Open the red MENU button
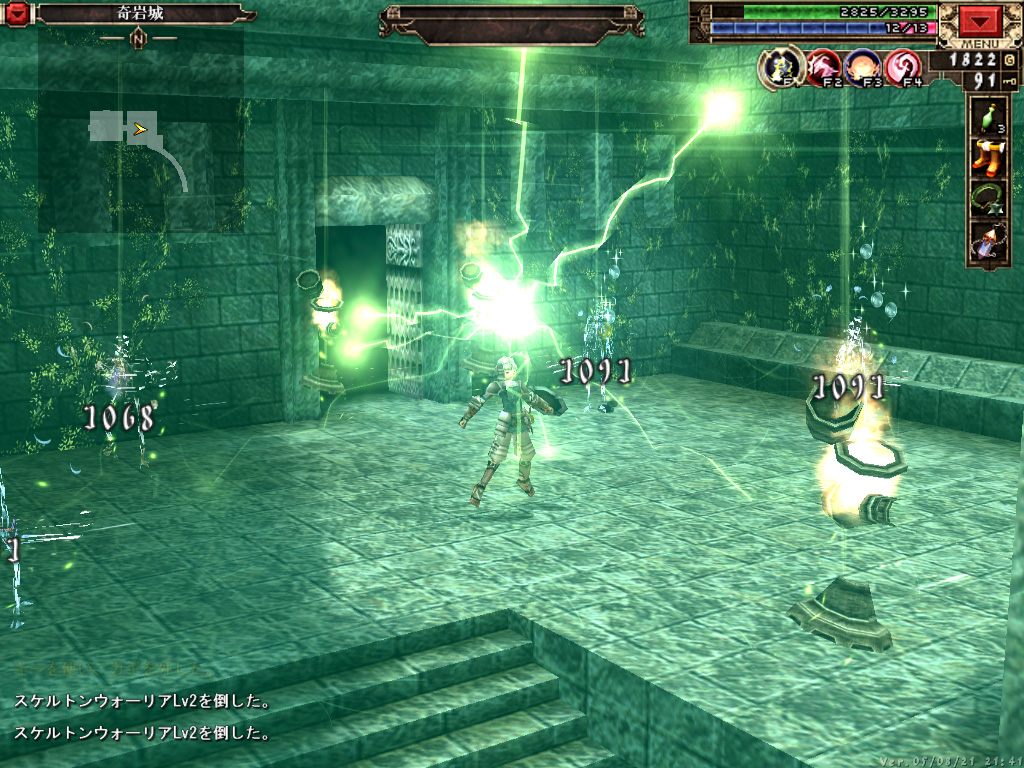The height and width of the screenshot is (768, 1024). (x=979, y=22)
